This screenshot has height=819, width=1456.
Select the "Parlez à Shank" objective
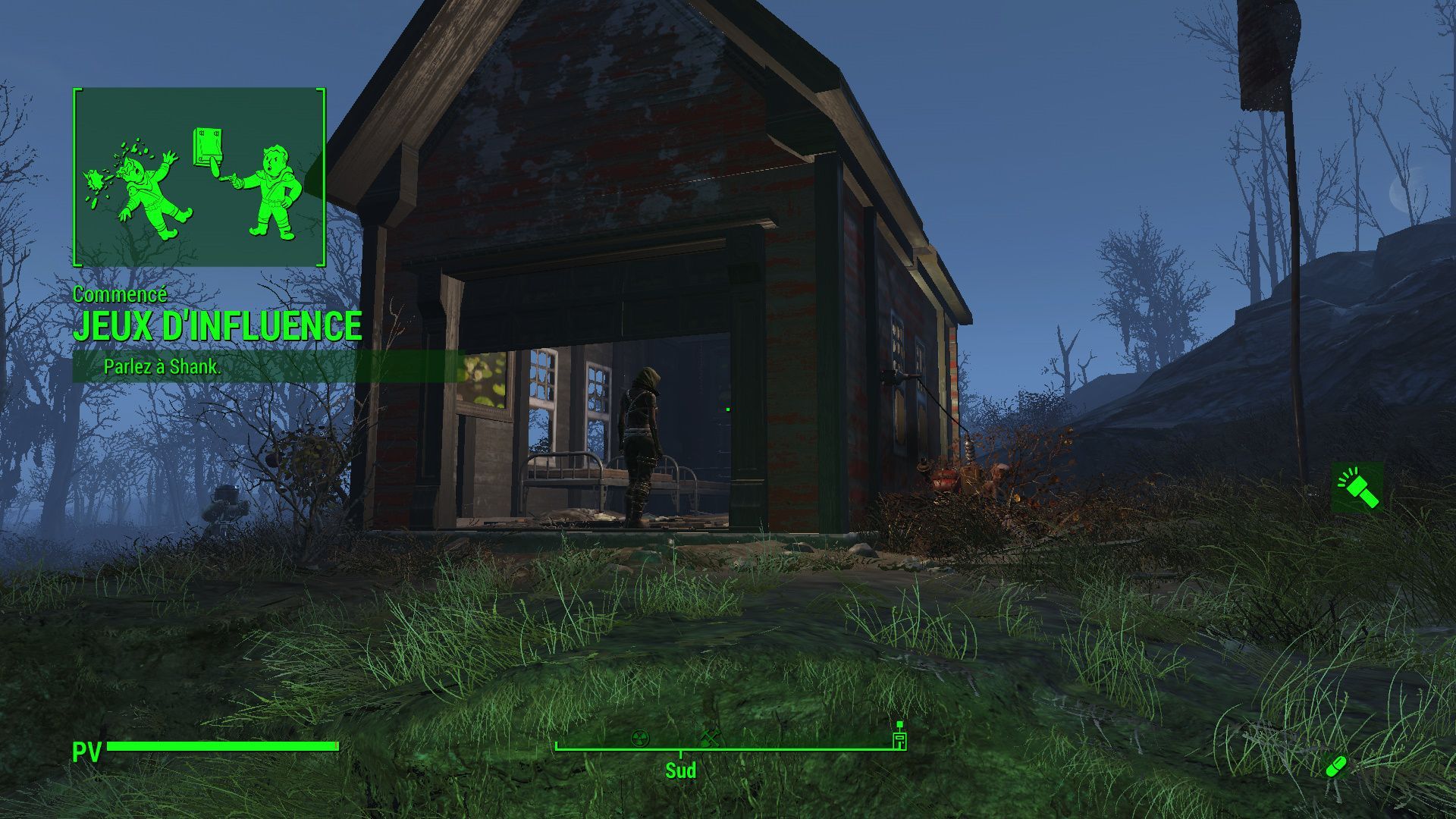click(162, 367)
